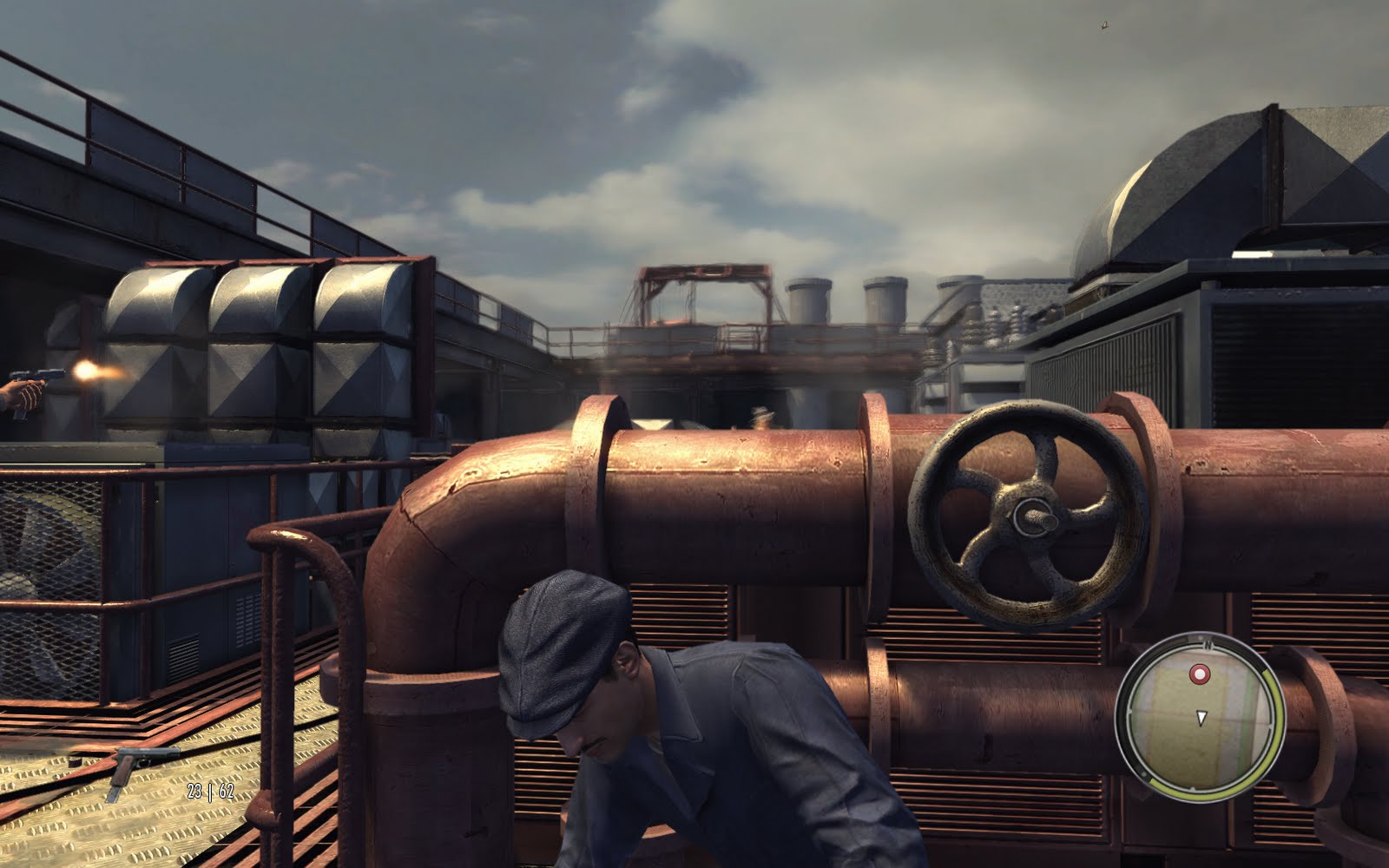Select the white player arrow inside the minimap
This screenshot has width=1389, height=868.
click(x=1201, y=716)
